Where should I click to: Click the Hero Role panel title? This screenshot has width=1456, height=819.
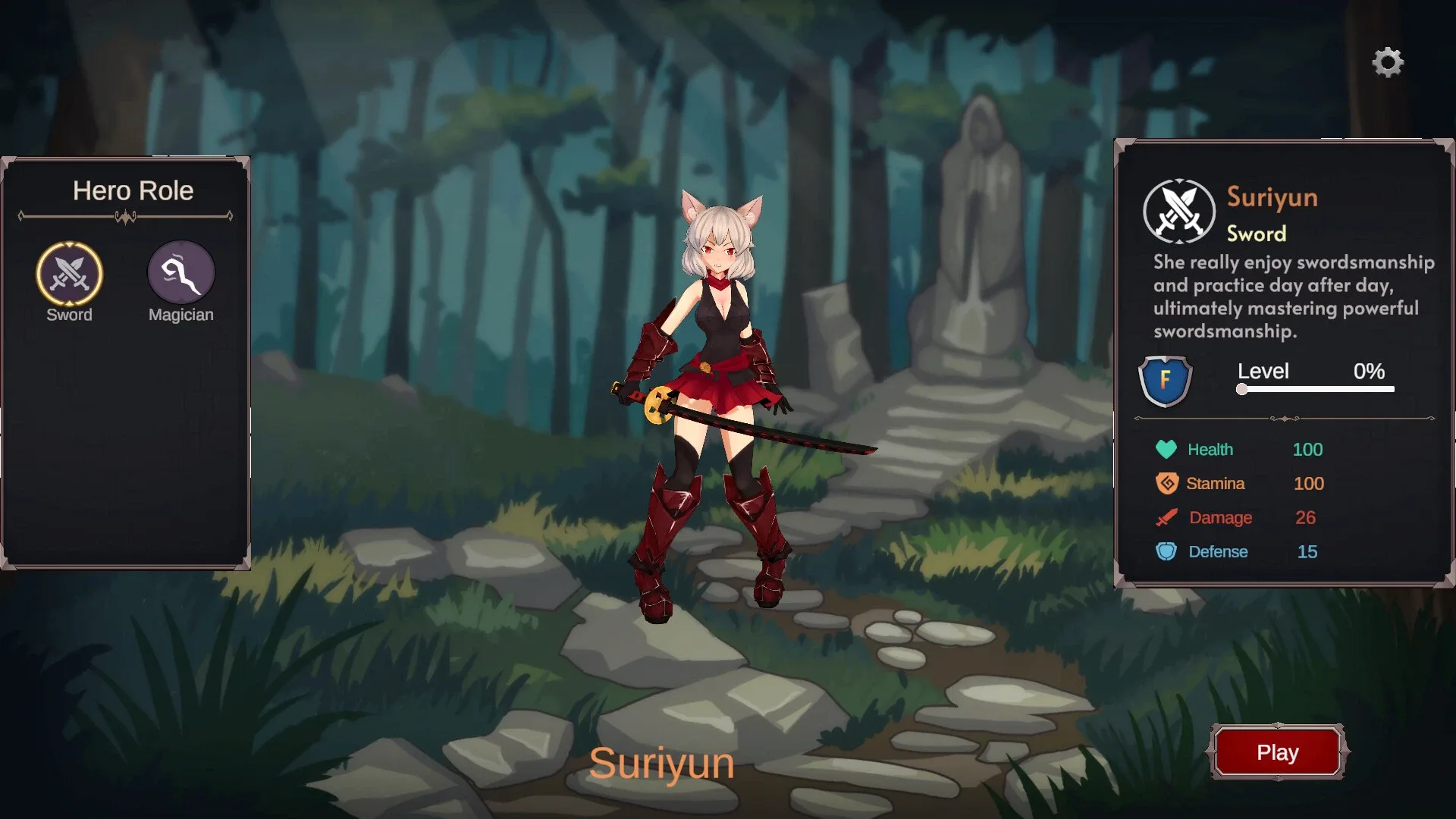pyautogui.click(x=134, y=191)
